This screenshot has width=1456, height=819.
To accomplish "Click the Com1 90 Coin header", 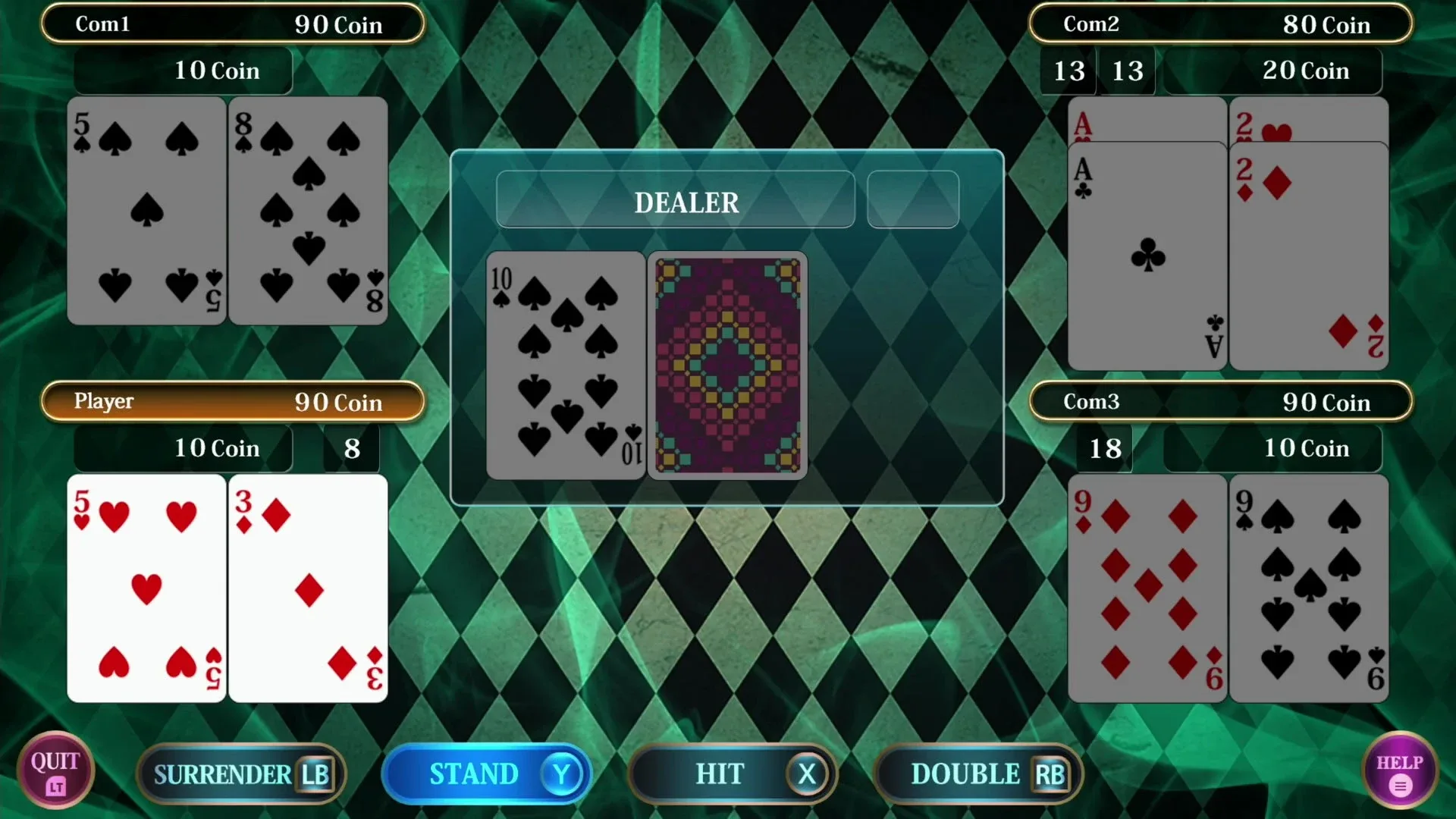I will (234, 24).
